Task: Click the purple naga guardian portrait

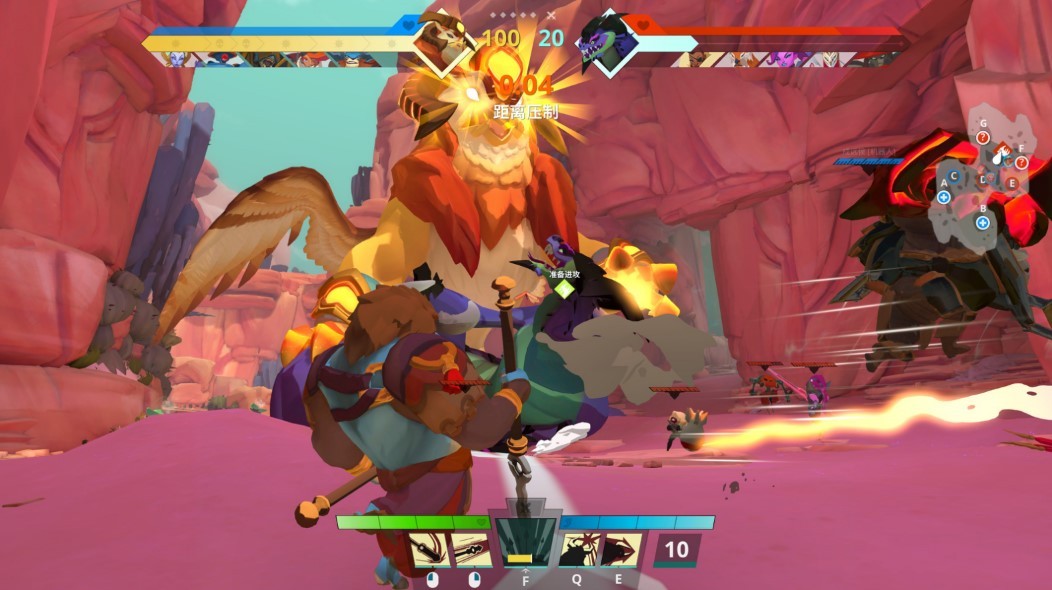Action: (606, 42)
